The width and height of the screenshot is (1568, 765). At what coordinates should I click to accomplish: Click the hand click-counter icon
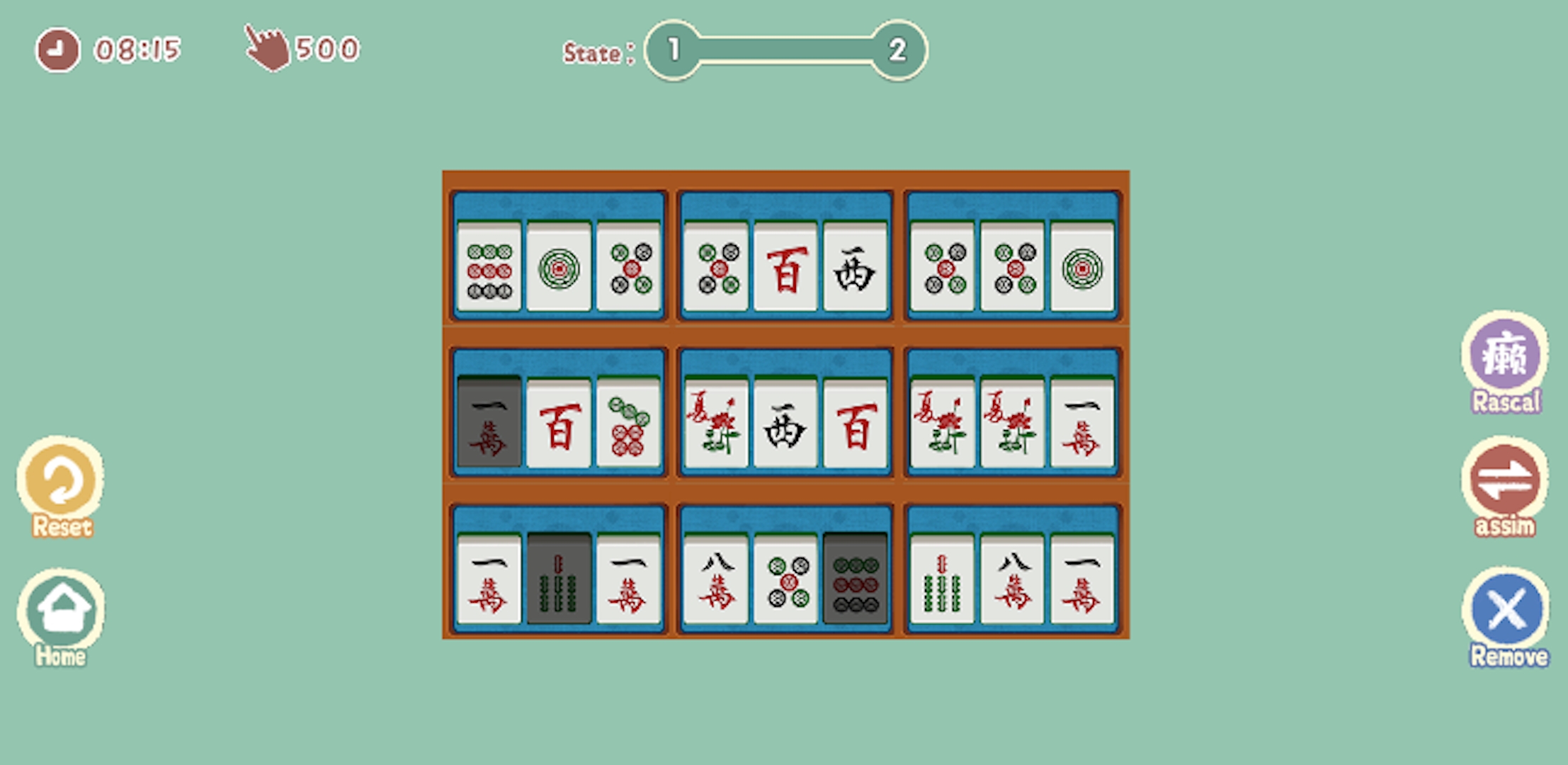pyautogui.click(x=266, y=48)
